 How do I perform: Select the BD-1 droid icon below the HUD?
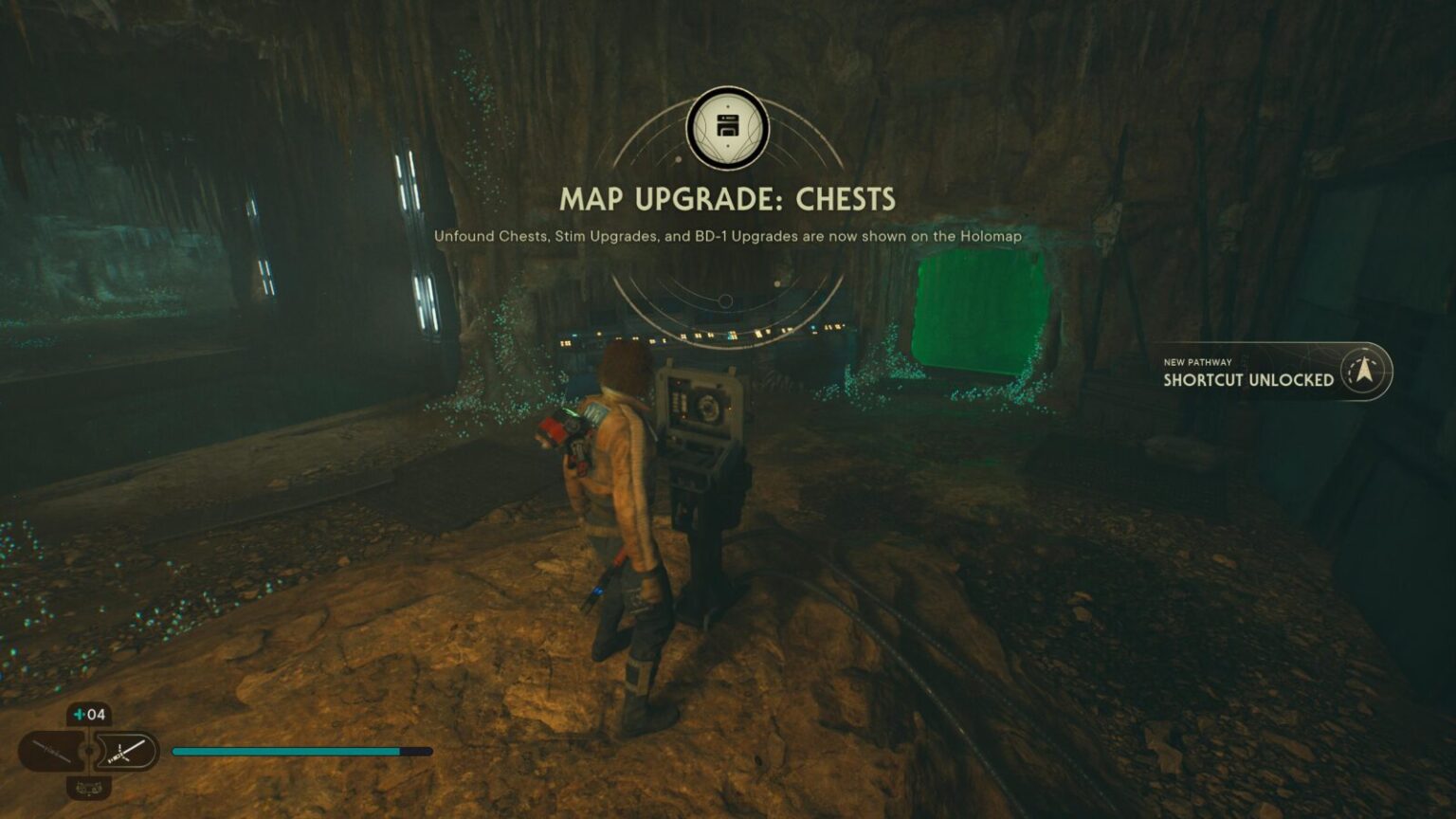coord(89,788)
